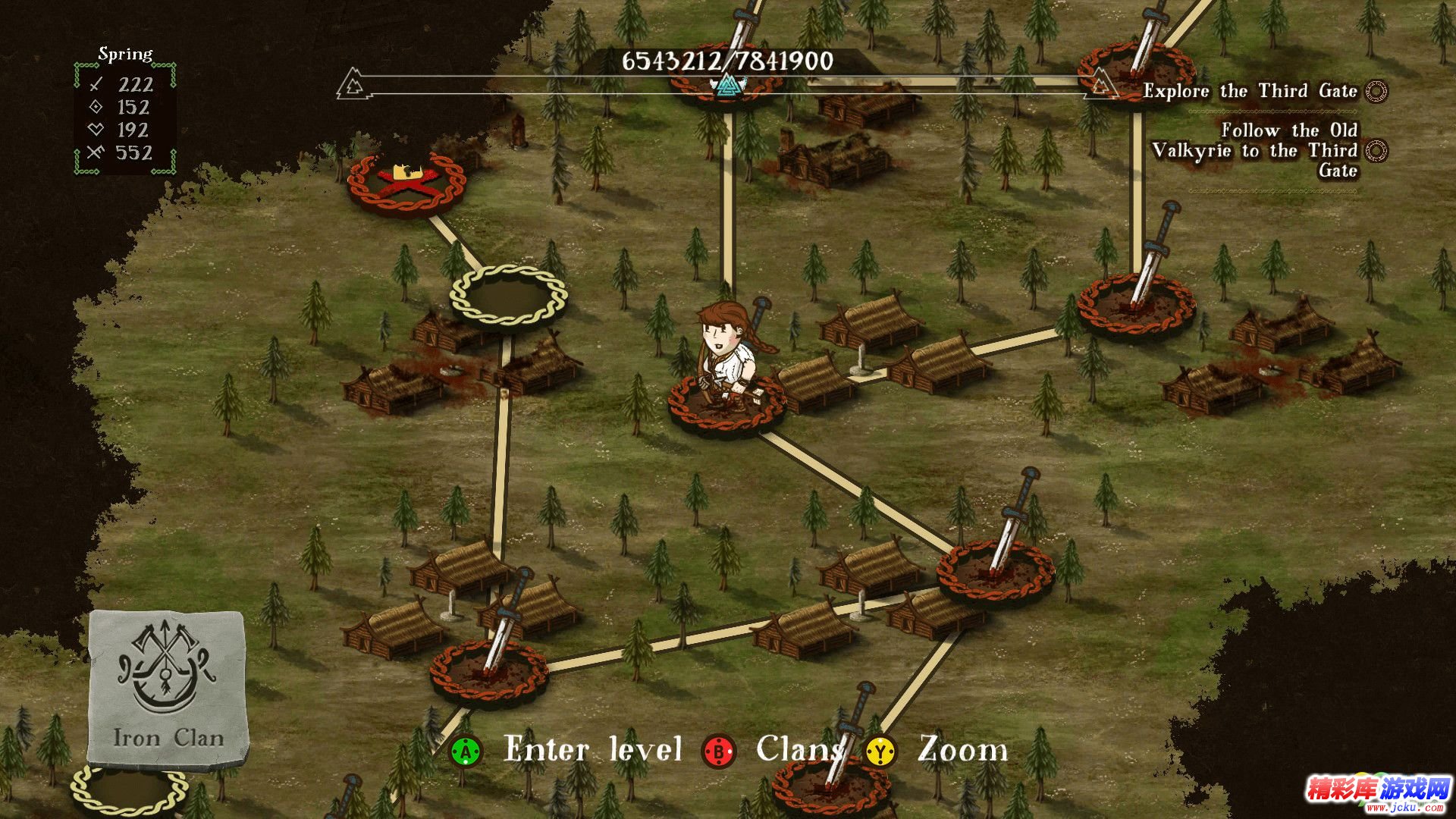
Task: Open the Iron Clan stone emblem
Action: 168,686
